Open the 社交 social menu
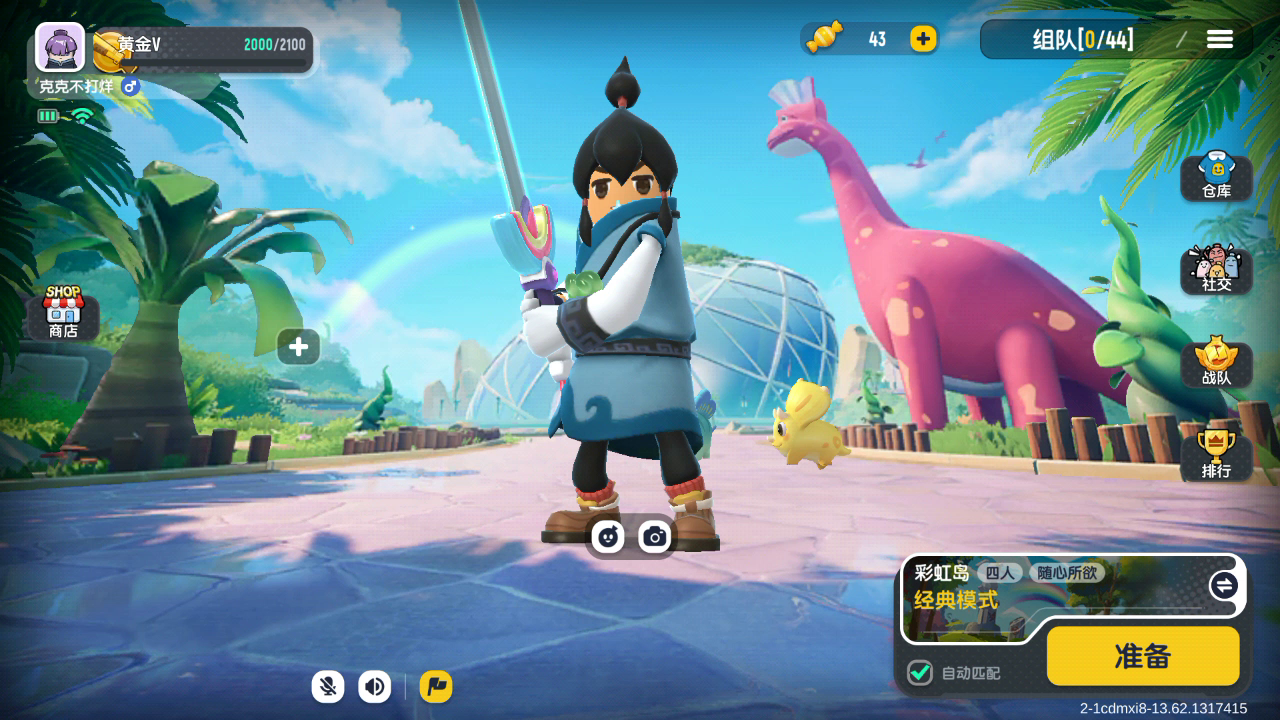The width and height of the screenshot is (1280, 720). [x=1216, y=270]
